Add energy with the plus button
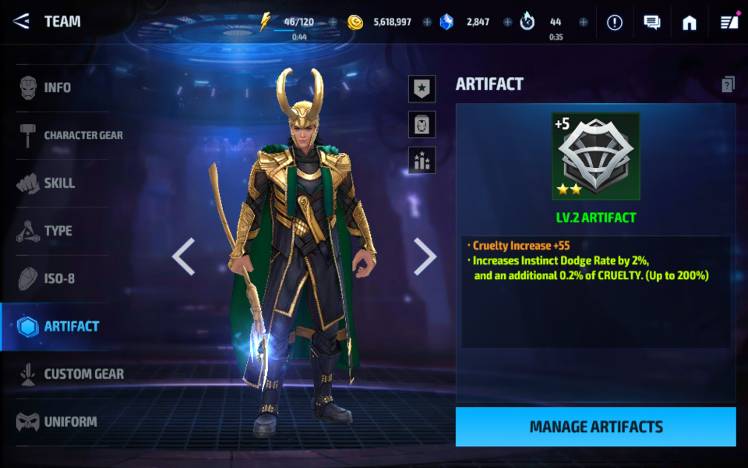The image size is (748, 468). click(x=333, y=22)
